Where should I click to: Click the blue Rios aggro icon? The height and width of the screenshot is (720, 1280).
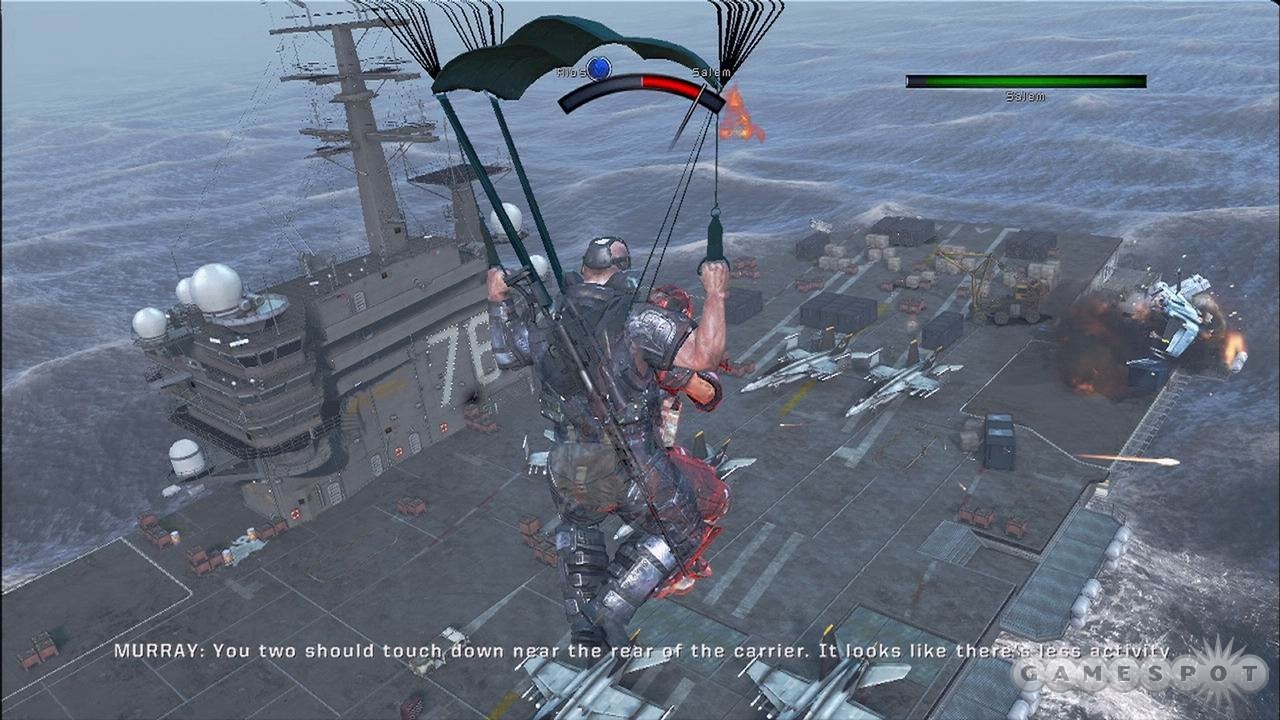[598, 68]
